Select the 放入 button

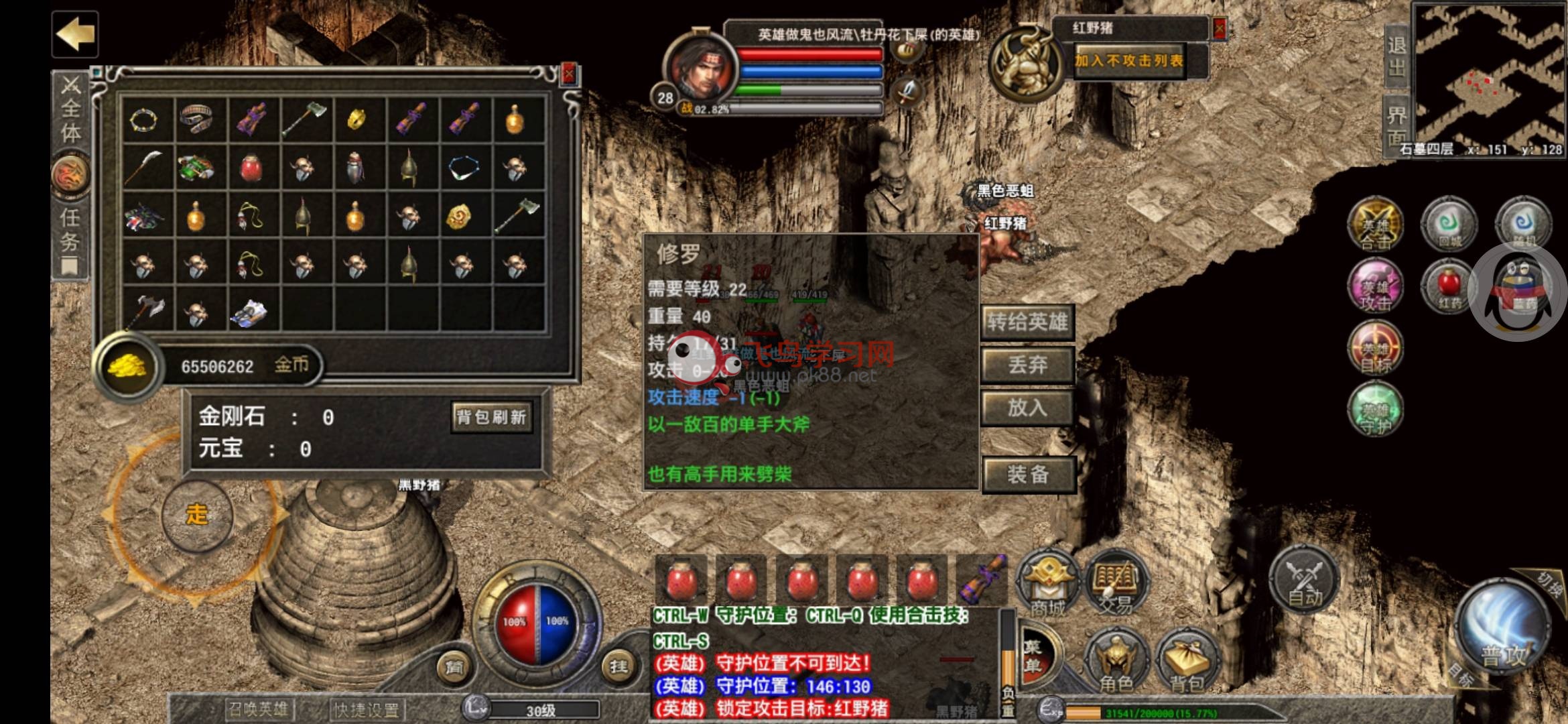[x=1027, y=408]
